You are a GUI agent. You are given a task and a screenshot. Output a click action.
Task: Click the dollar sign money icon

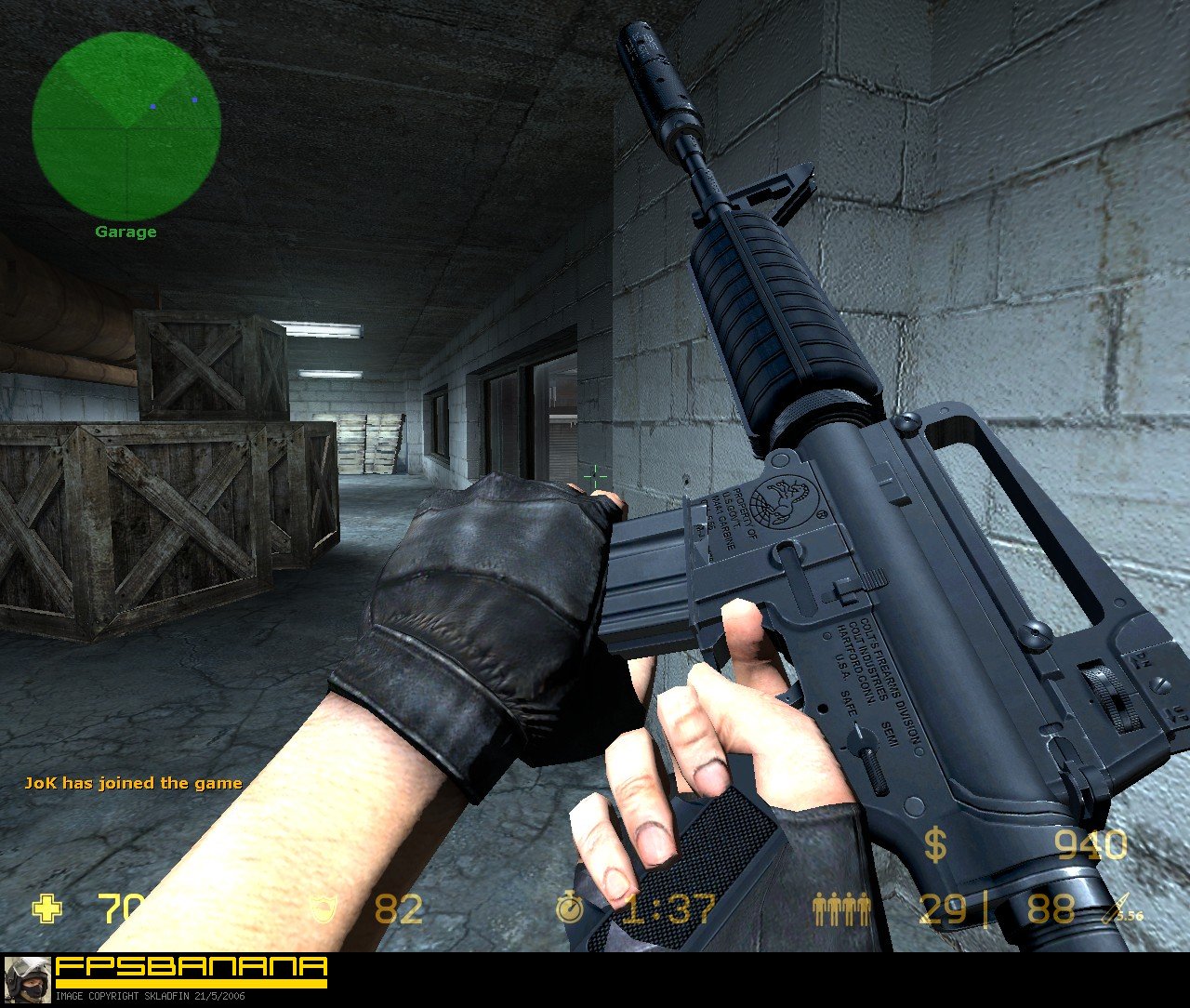934,846
